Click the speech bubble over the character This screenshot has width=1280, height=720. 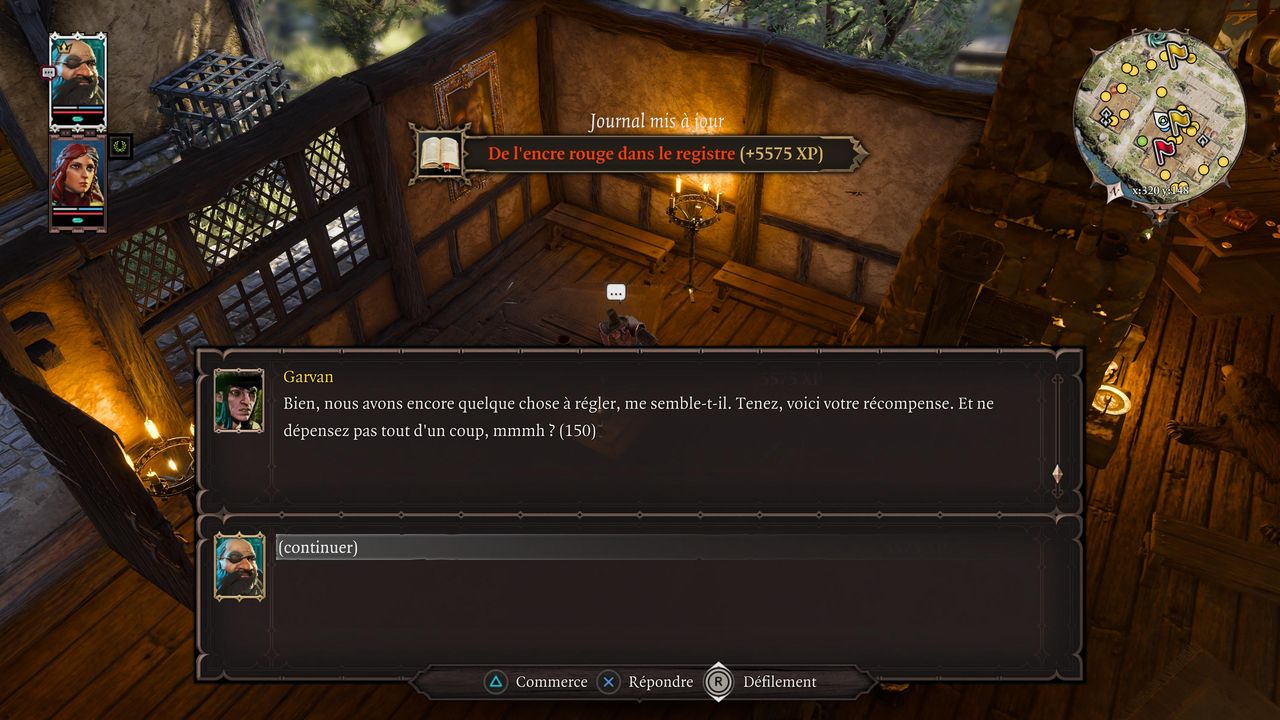click(616, 293)
